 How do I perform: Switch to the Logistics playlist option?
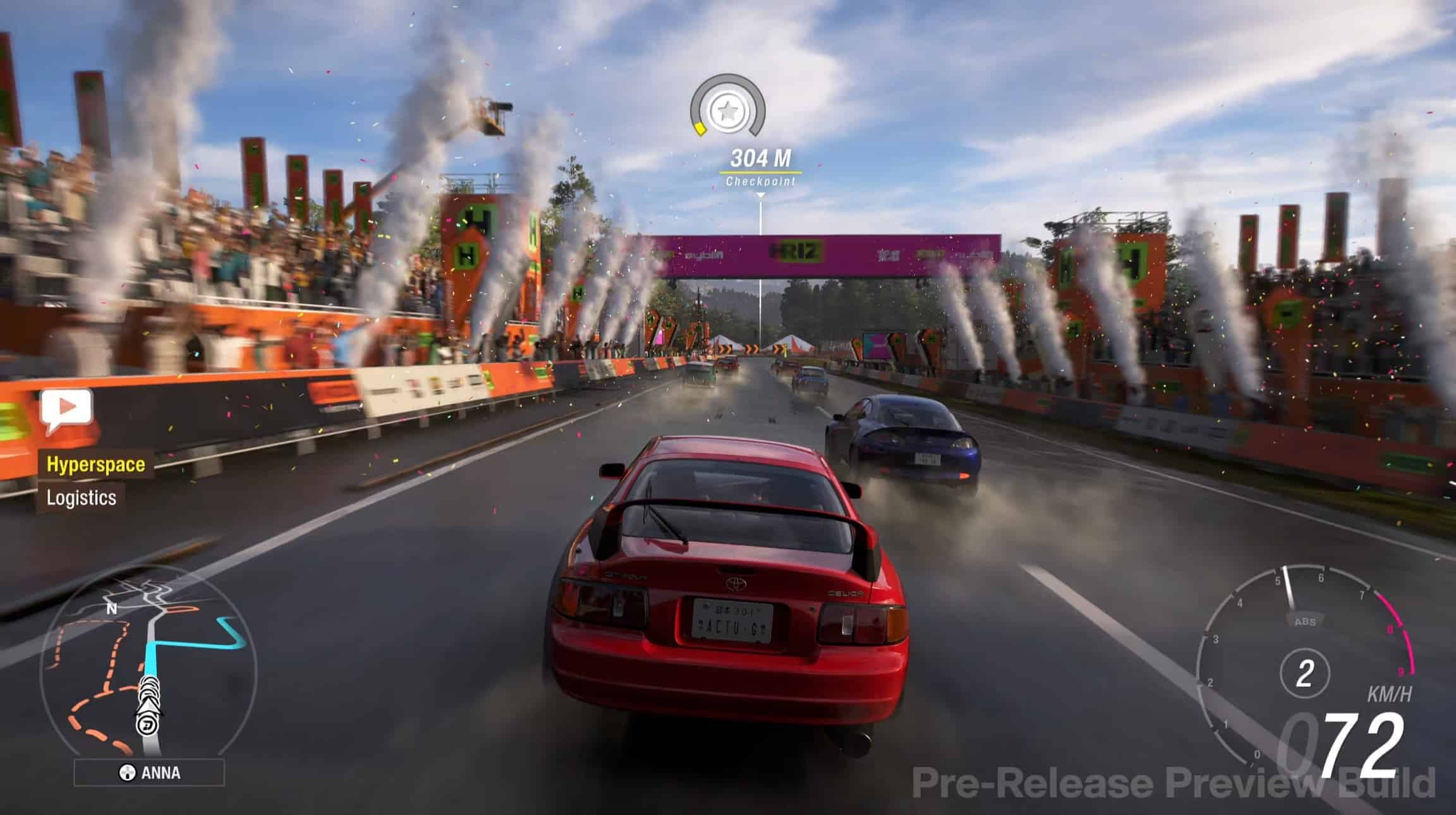[x=81, y=498]
